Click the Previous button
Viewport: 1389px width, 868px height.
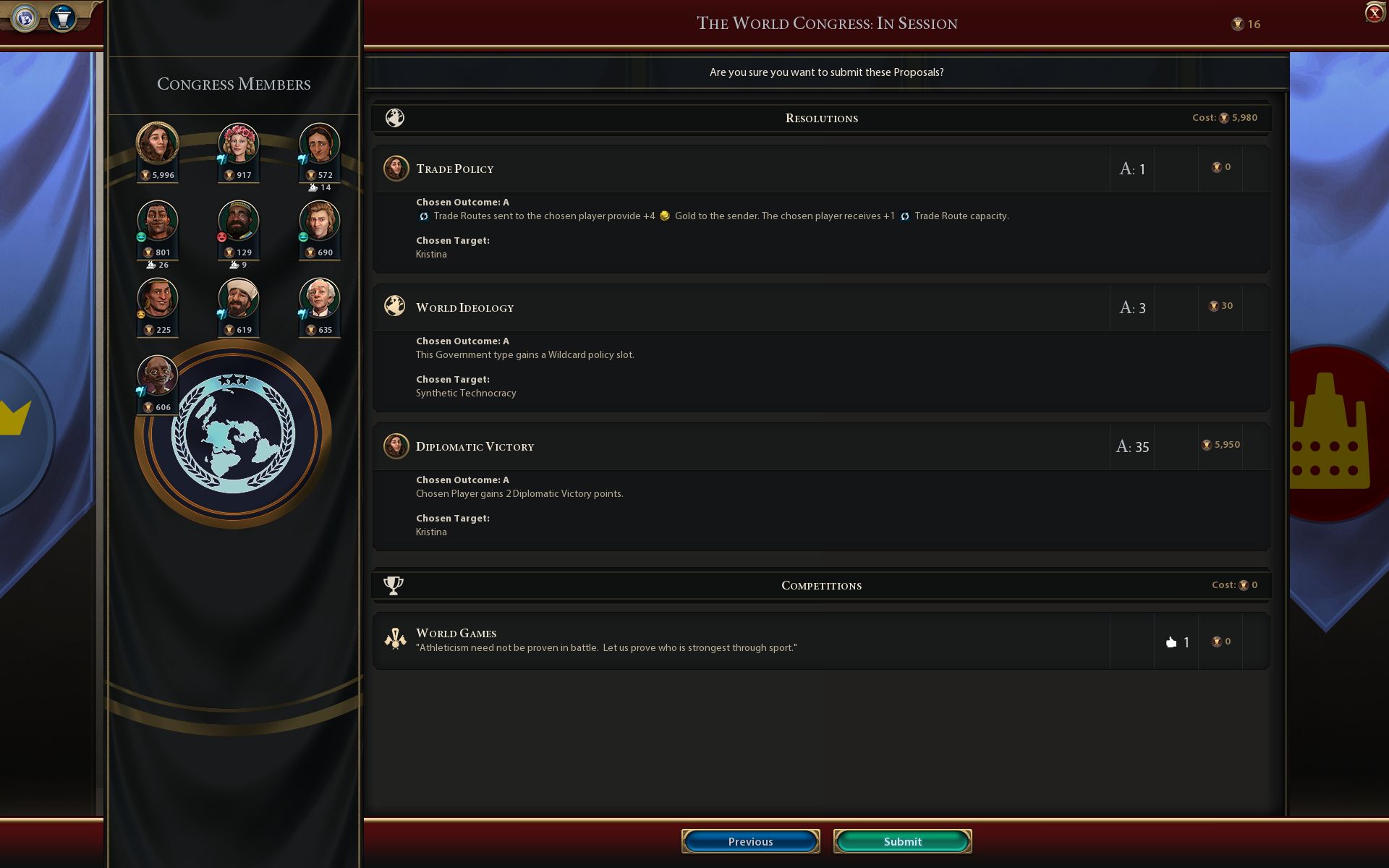tap(750, 841)
